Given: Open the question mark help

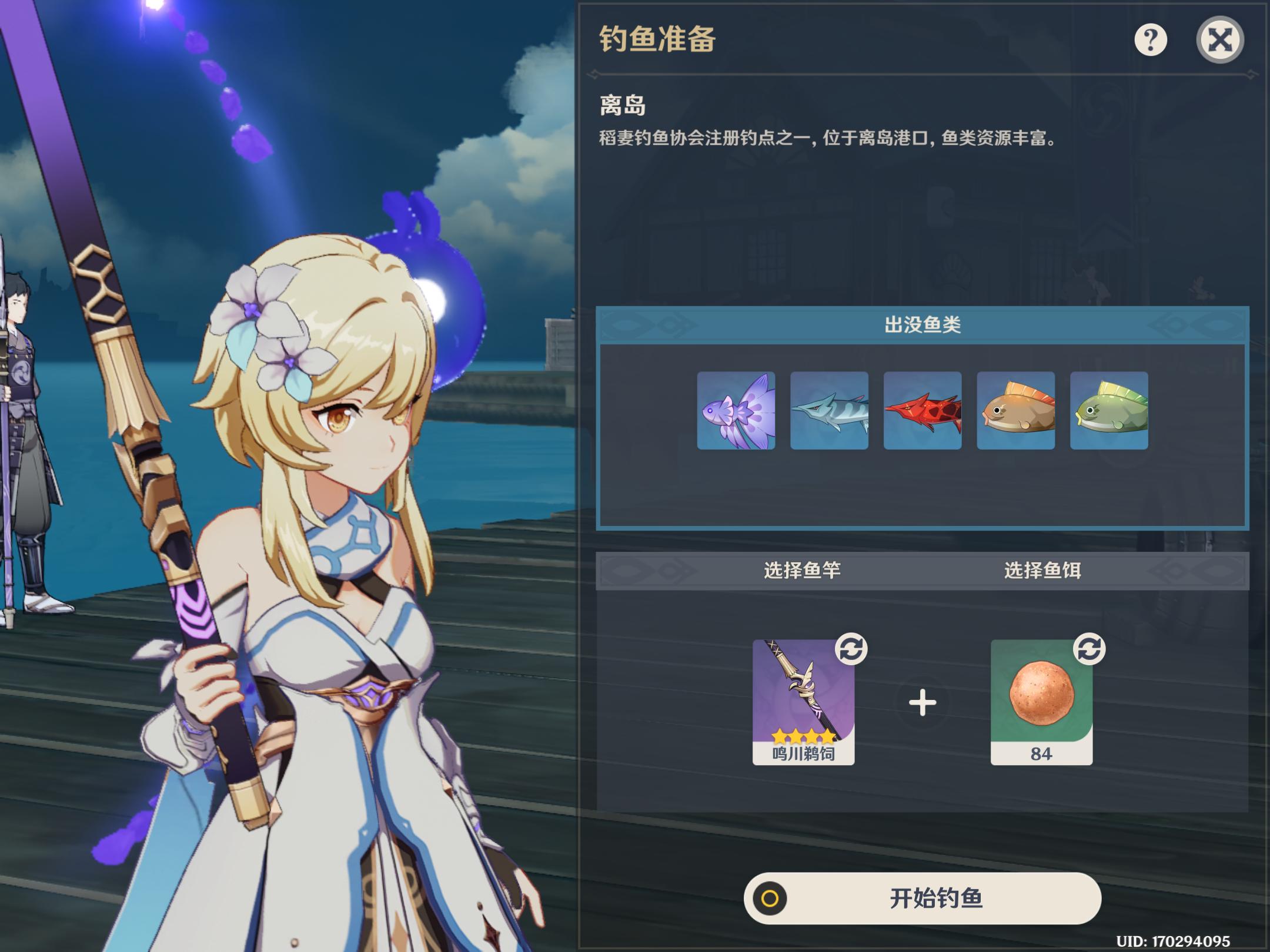Looking at the screenshot, I should 1150,40.
